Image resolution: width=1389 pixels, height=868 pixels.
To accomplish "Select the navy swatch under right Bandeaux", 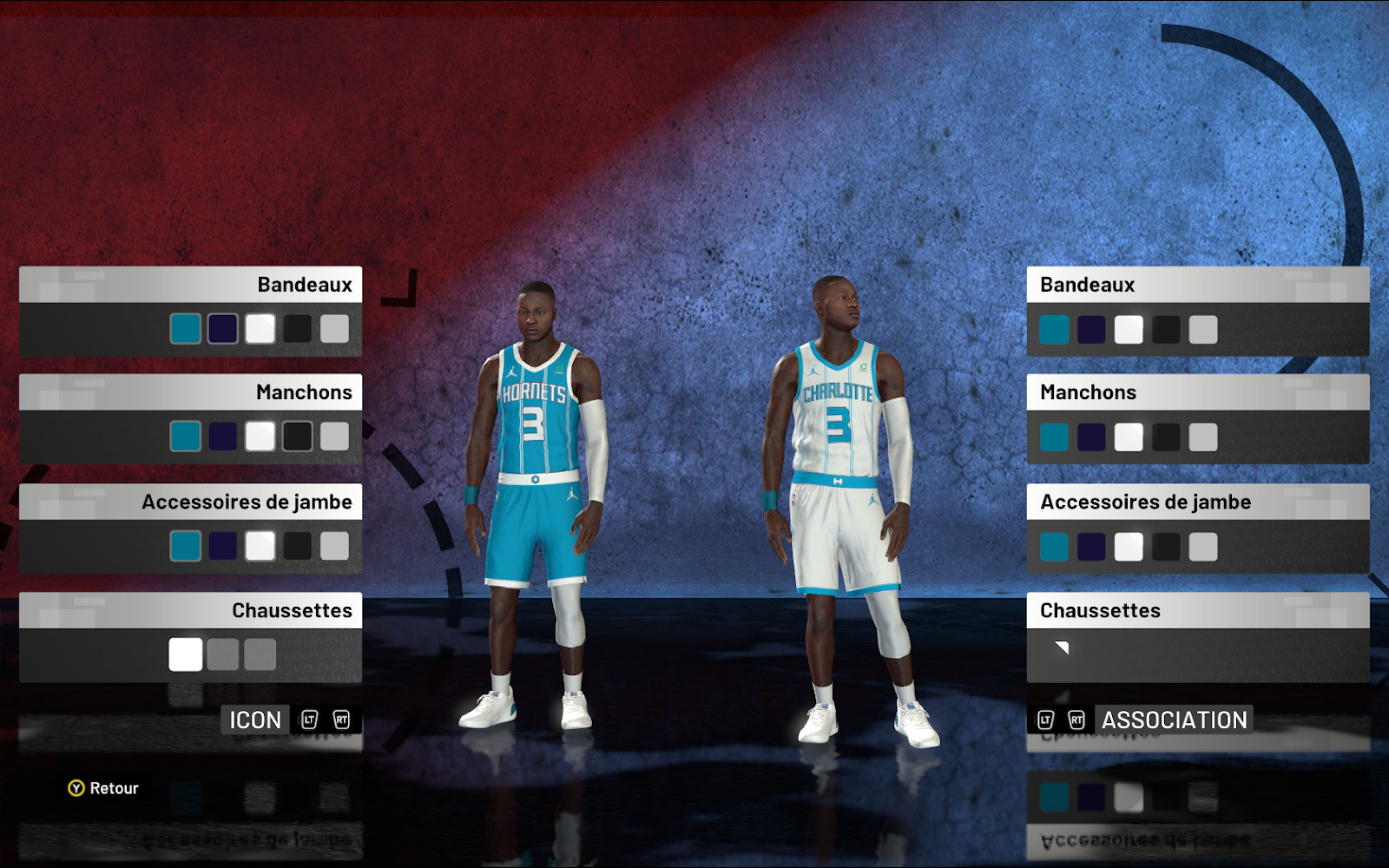I will point(1090,330).
